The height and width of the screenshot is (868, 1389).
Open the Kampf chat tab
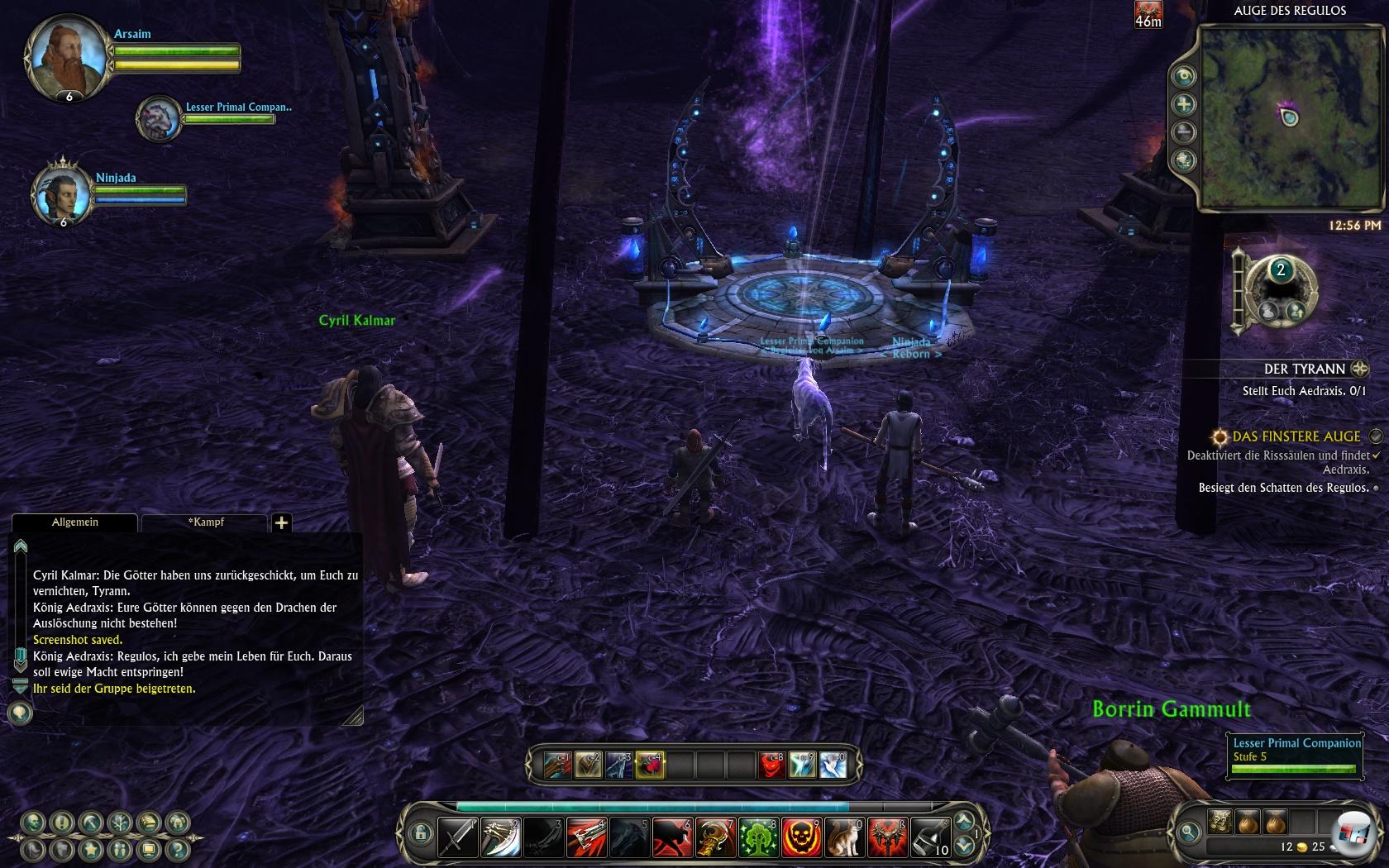[204, 522]
